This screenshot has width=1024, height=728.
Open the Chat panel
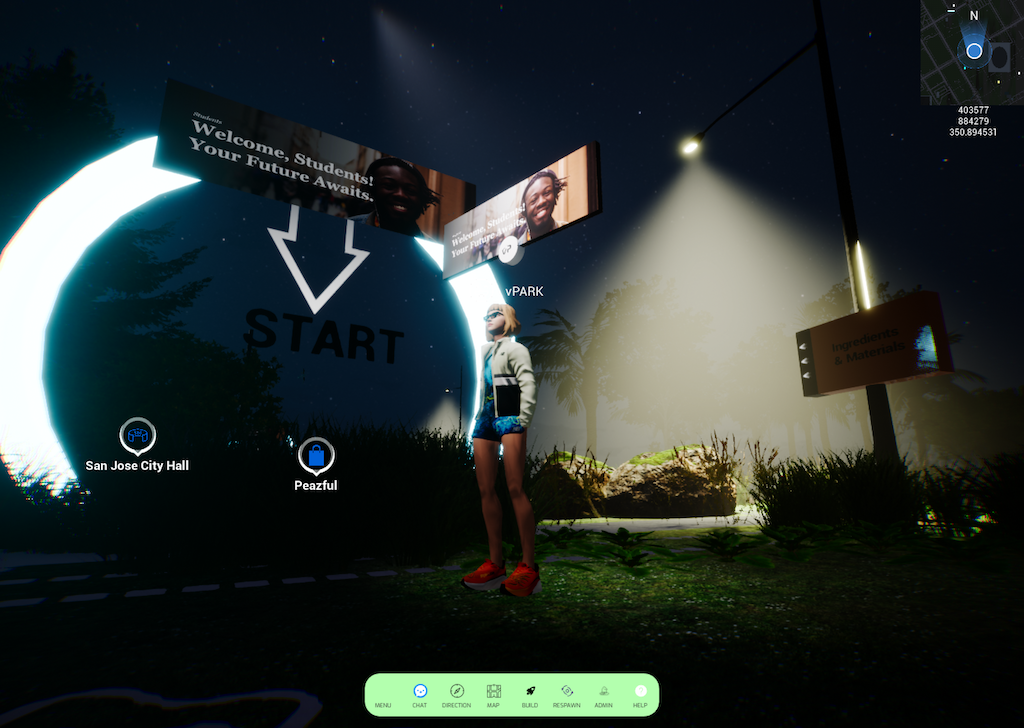420,694
